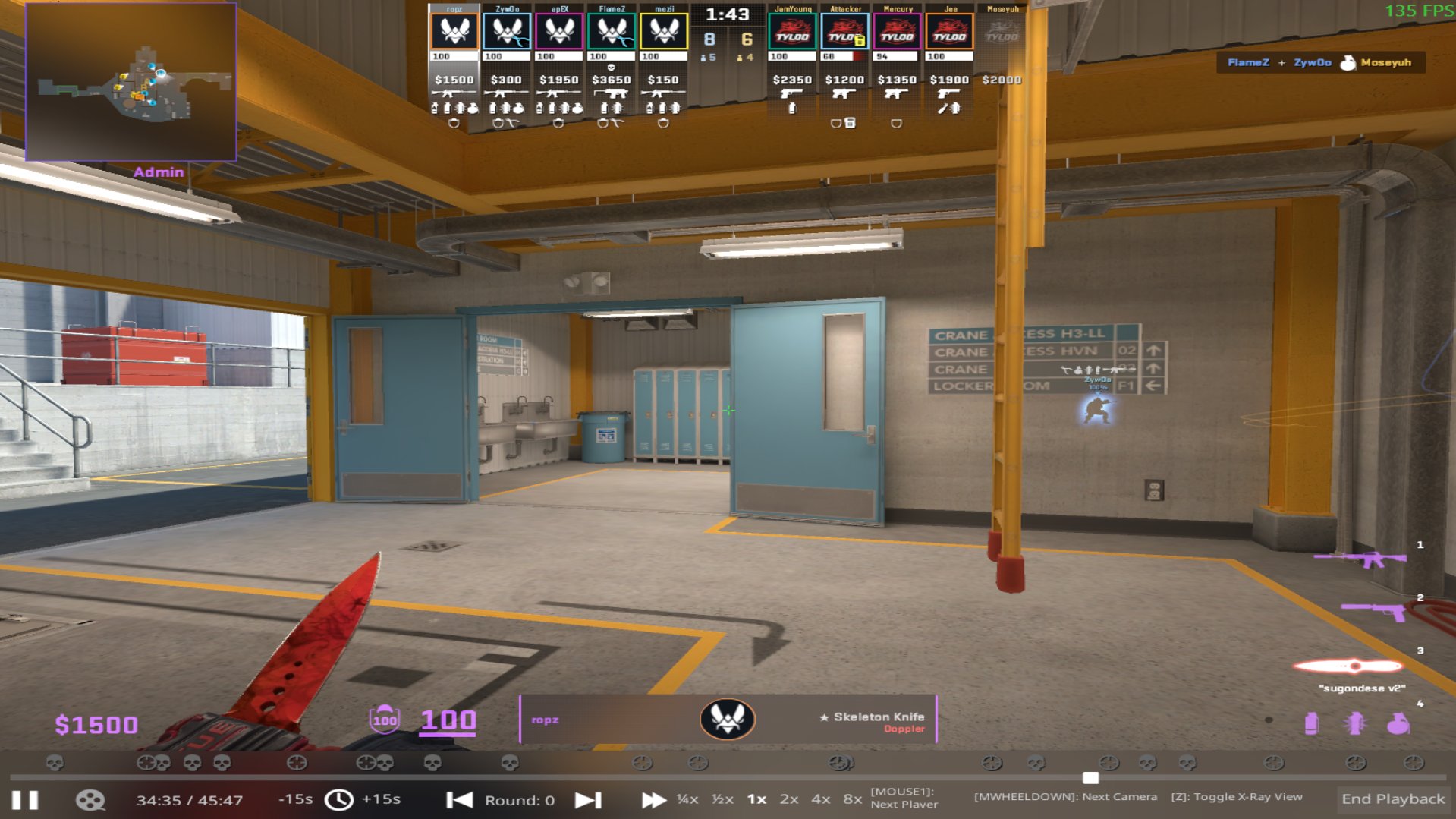Click the white timeline scrubber handle
Screen dimensions: 1456x819
pyautogui.click(x=1090, y=778)
